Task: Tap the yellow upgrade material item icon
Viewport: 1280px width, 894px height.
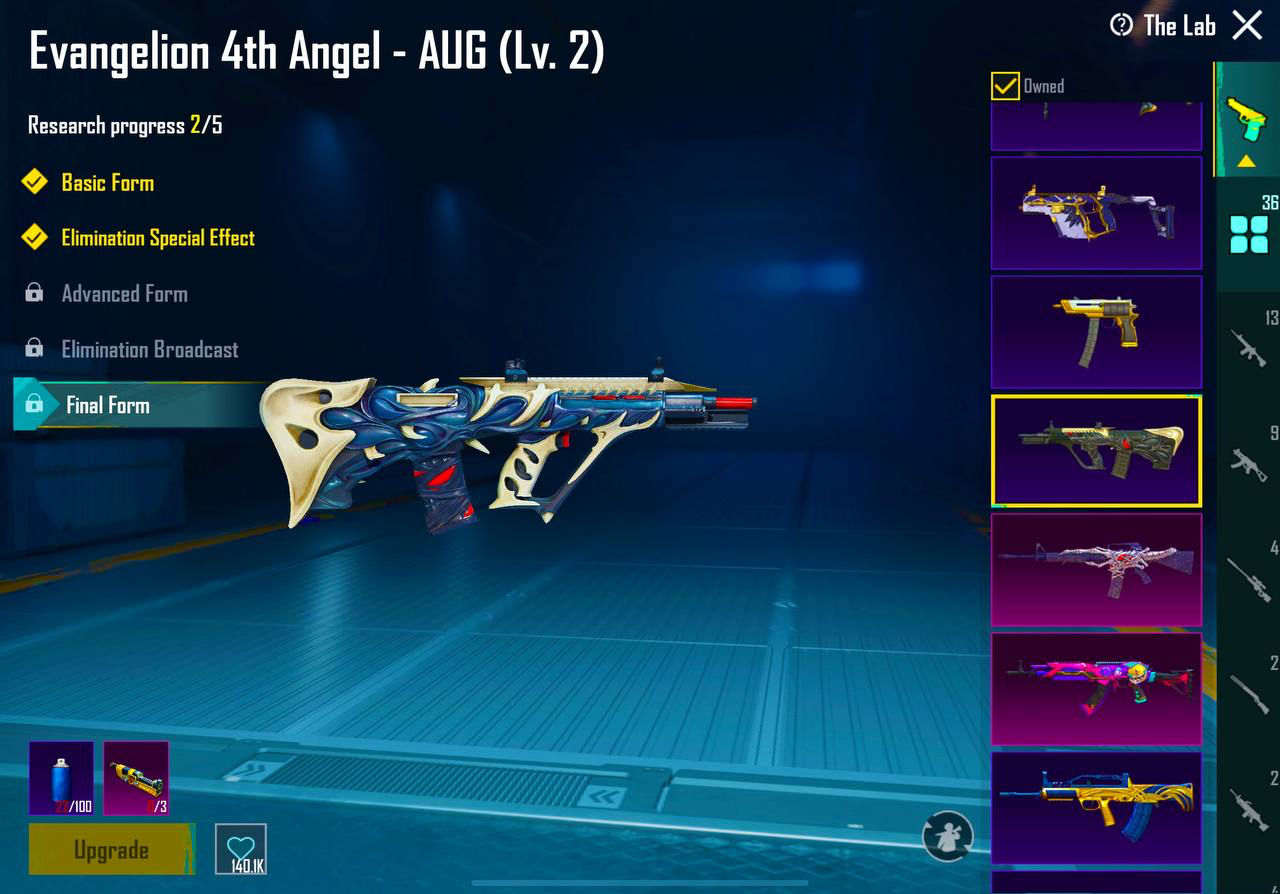Action: pos(135,778)
